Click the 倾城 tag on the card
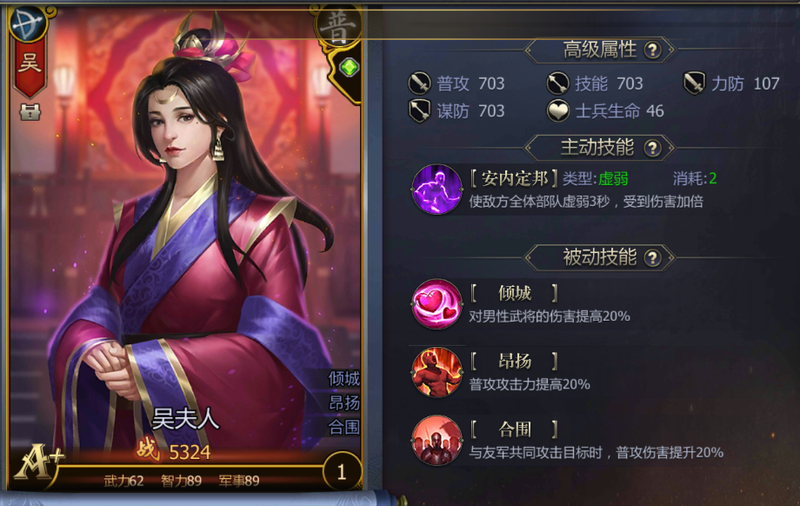This screenshot has height=506, width=800. 343,379
